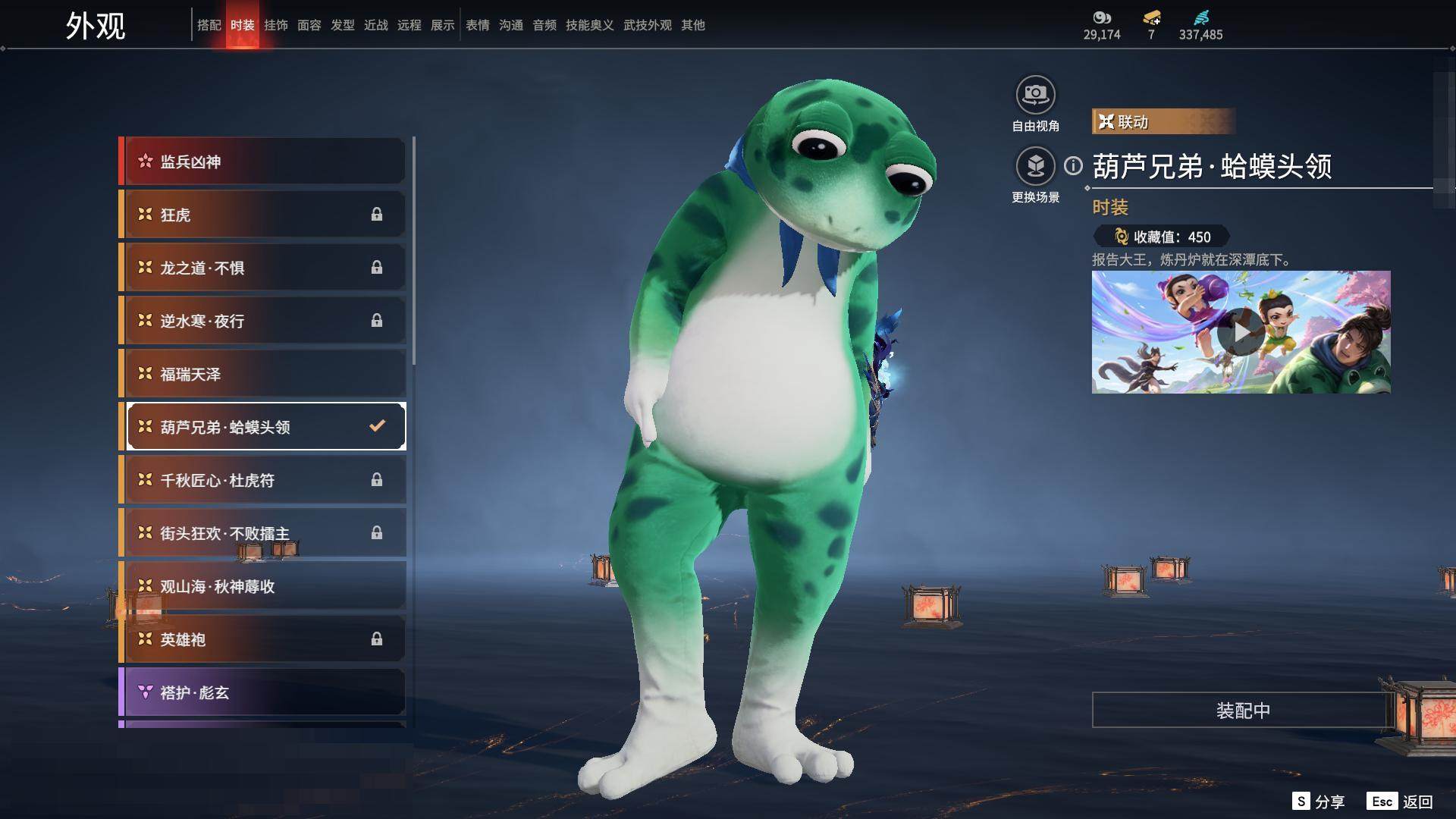This screenshot has height=819, width=1456.
Task: Open the 武技外观 tab
Action: pyautogui.click(x=647, y=25)
